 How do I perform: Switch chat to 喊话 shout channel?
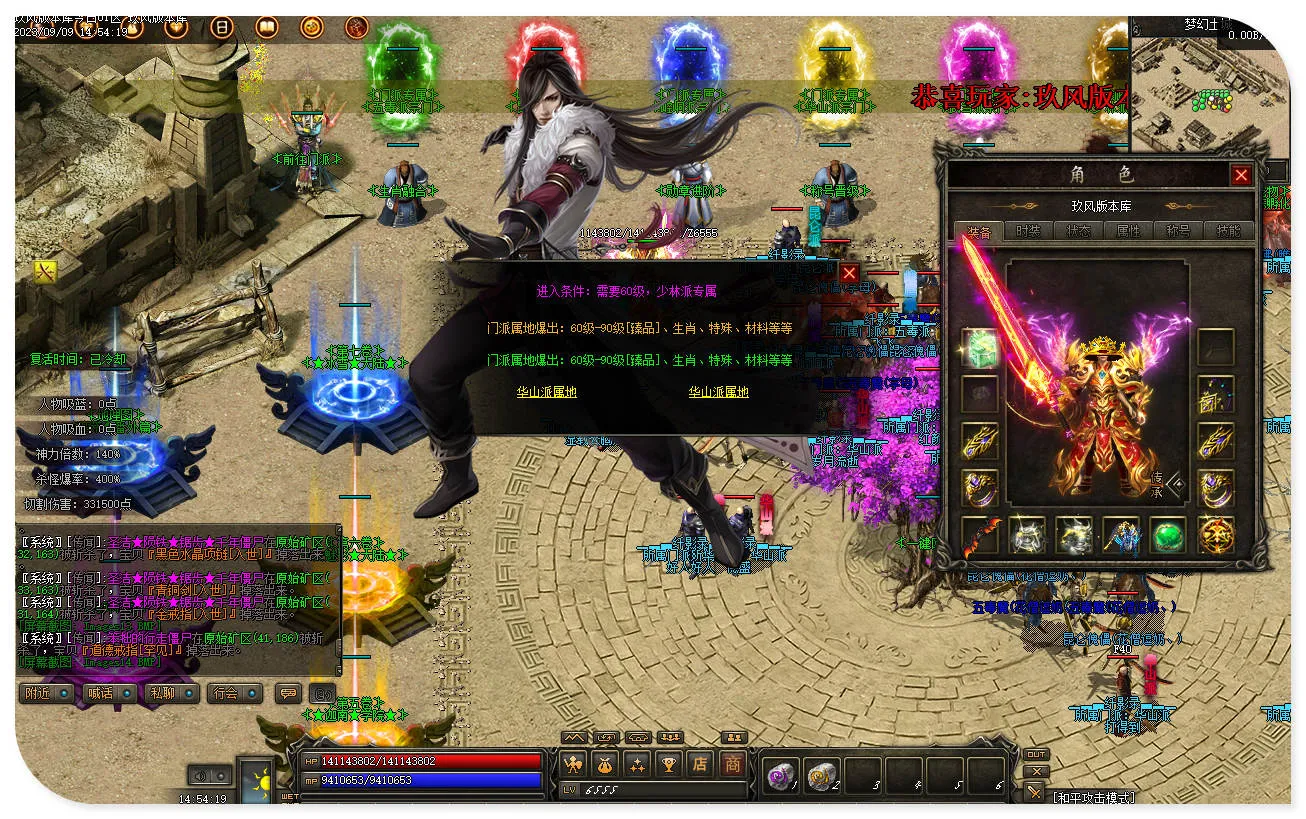[108, 693]
